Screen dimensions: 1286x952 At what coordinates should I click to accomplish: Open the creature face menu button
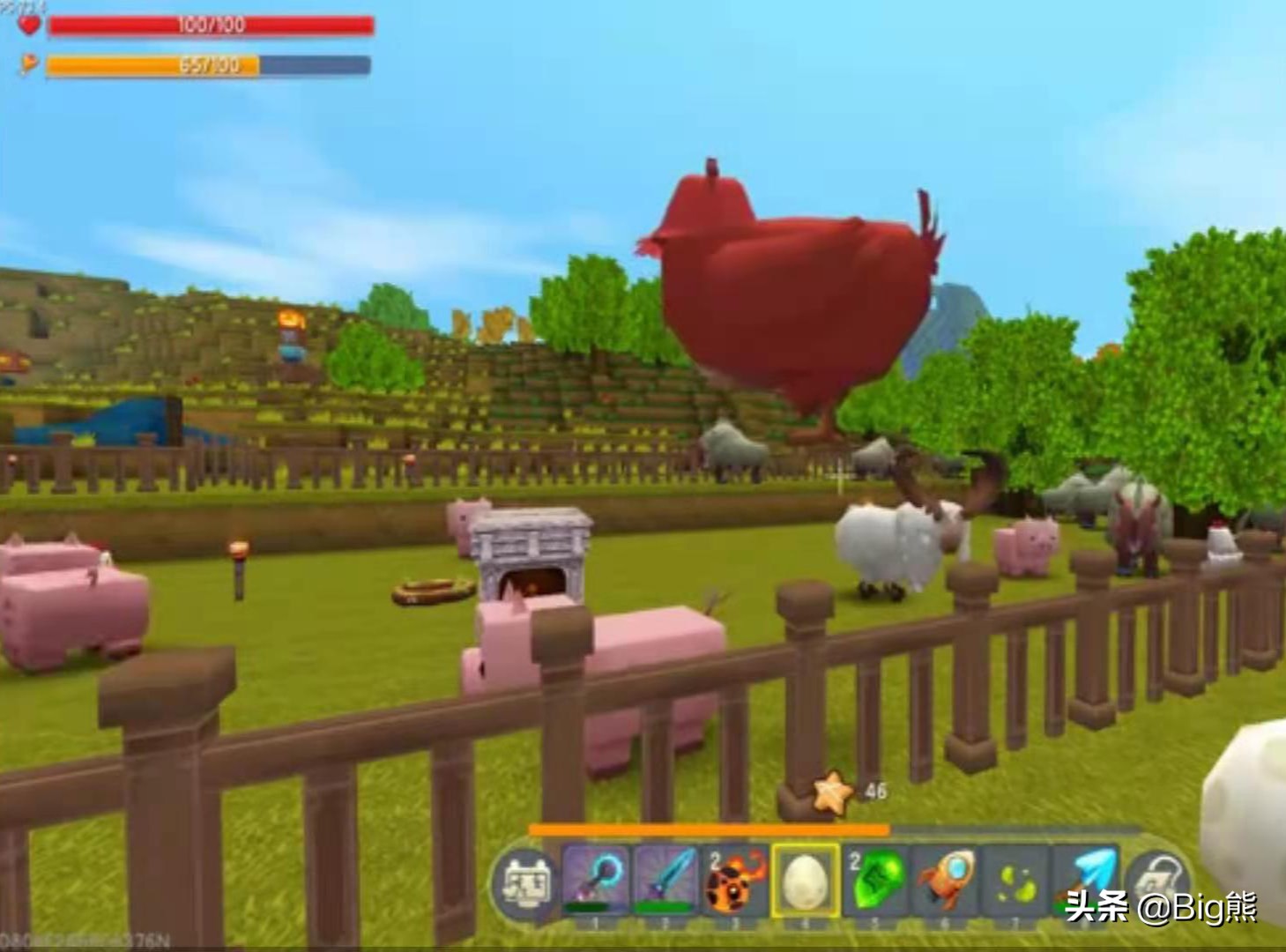pyautogui.click(x=525, y=881)
